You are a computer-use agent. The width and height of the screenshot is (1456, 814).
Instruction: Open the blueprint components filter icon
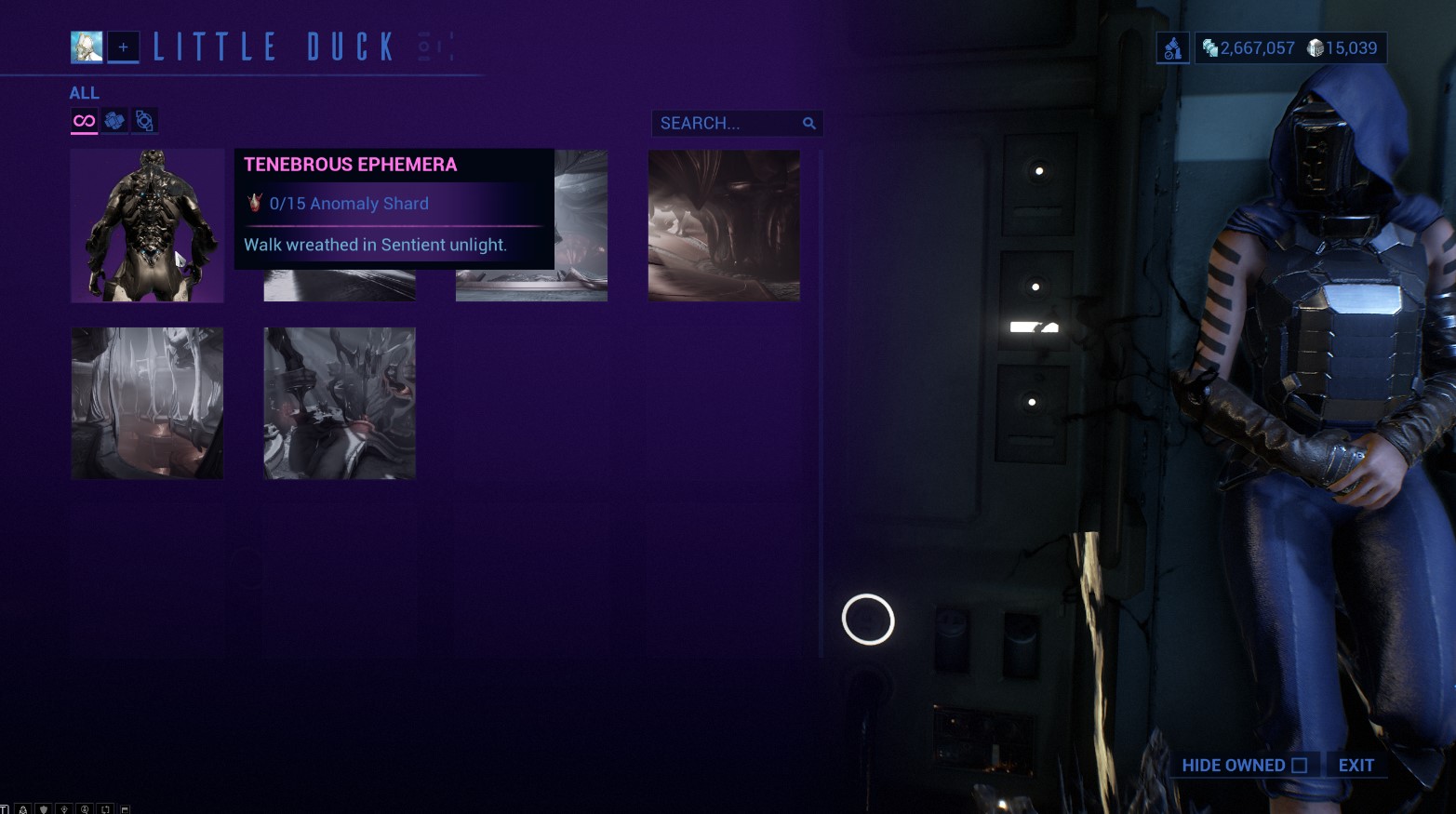pos(114,120)
